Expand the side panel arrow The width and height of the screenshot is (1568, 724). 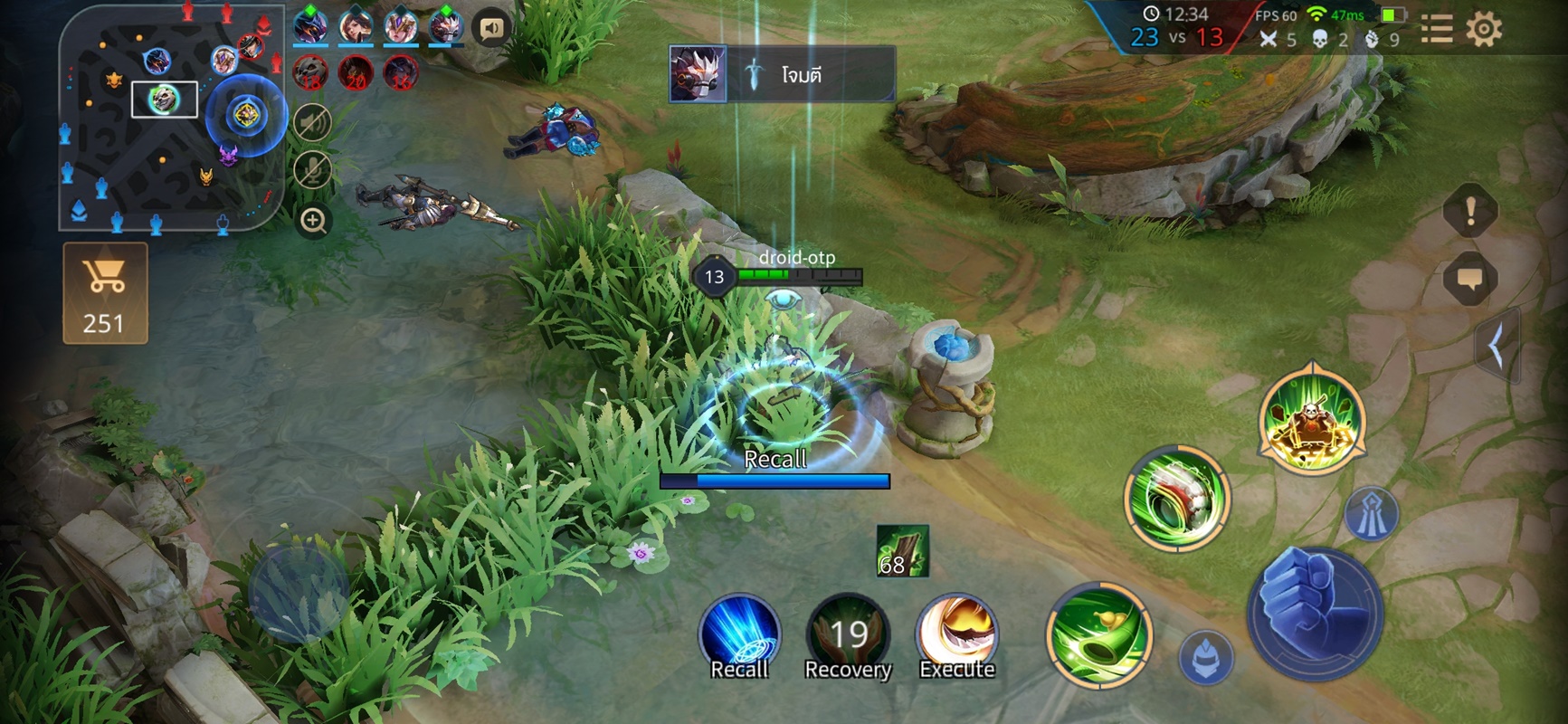(x=1497, y=346)
